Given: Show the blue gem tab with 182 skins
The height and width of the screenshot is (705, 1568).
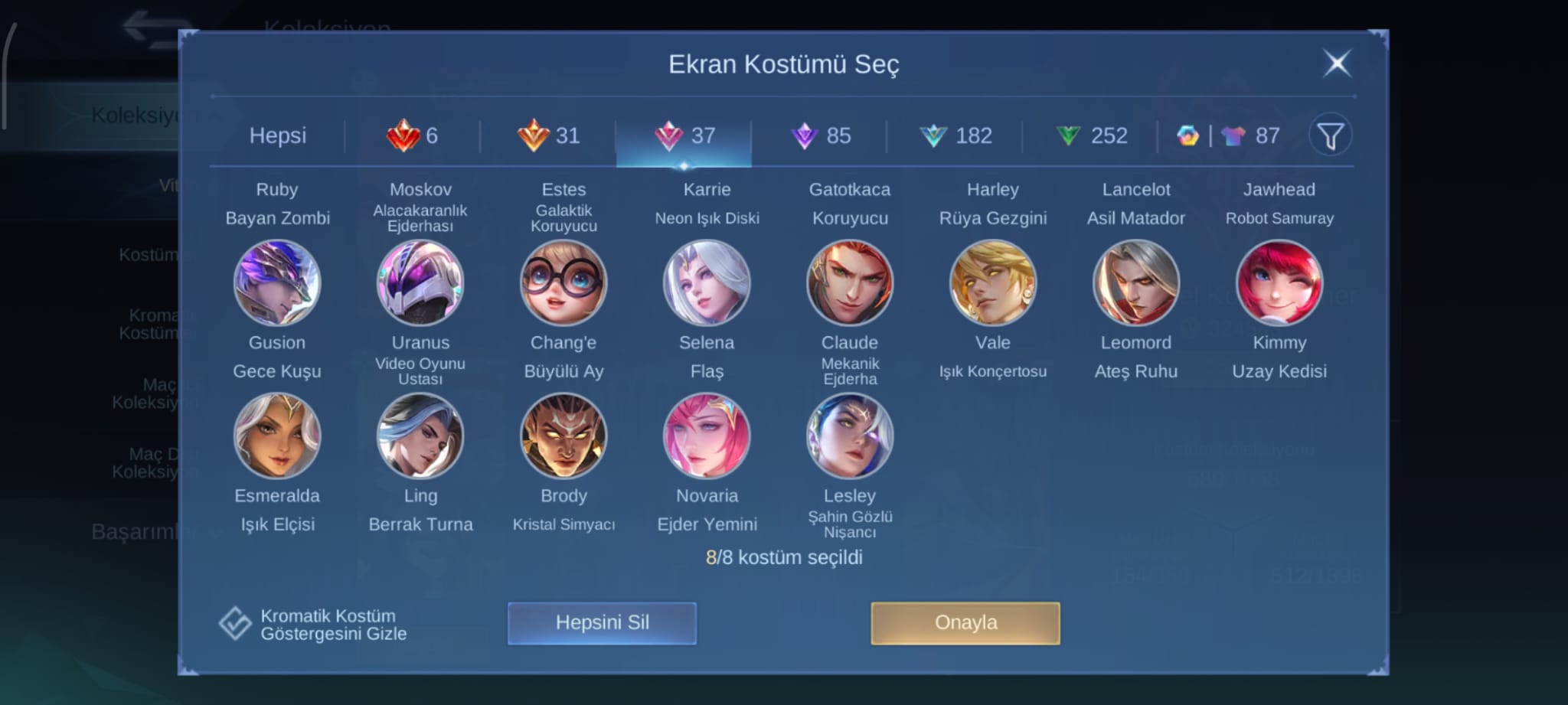Looking at the screenshot, I should [955, 135].
